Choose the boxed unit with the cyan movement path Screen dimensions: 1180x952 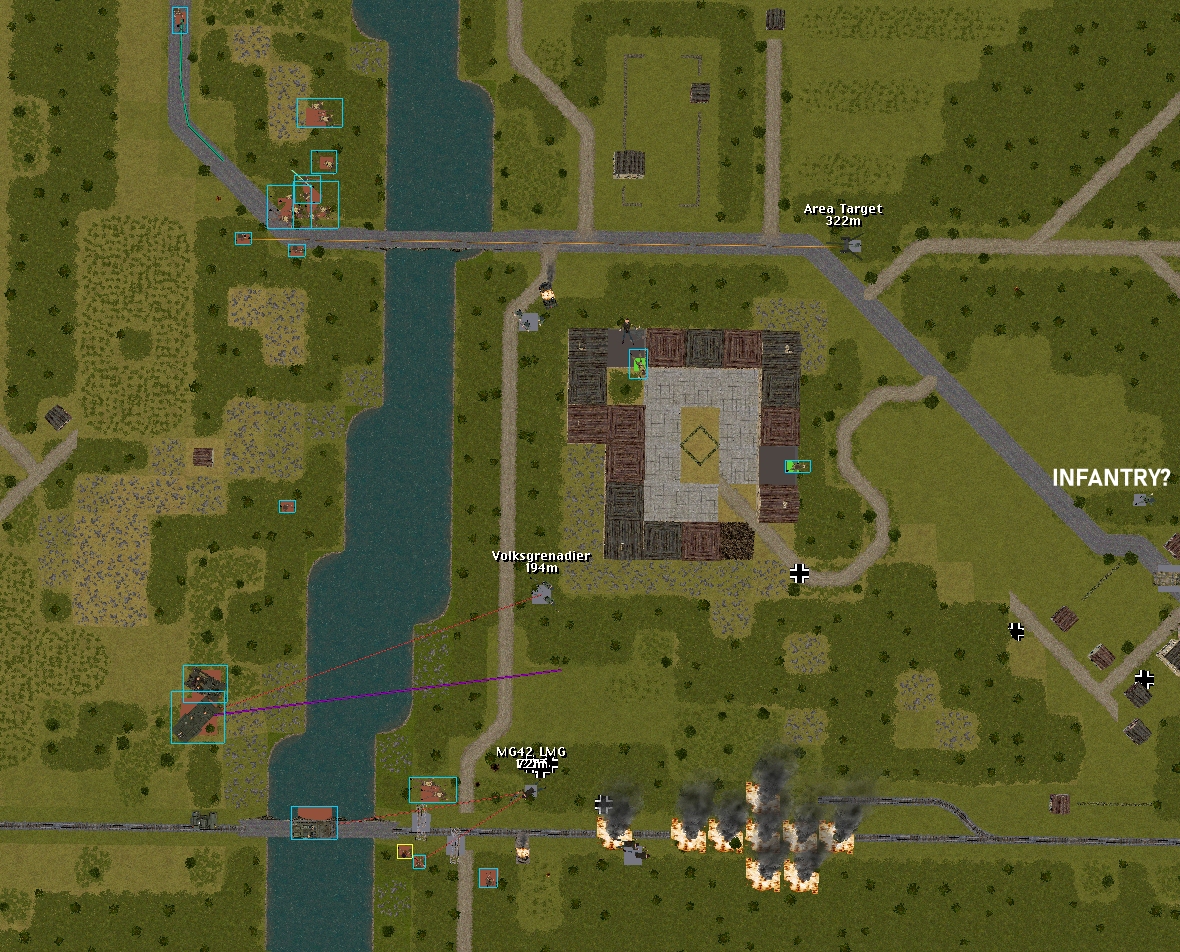pos(180,20)
